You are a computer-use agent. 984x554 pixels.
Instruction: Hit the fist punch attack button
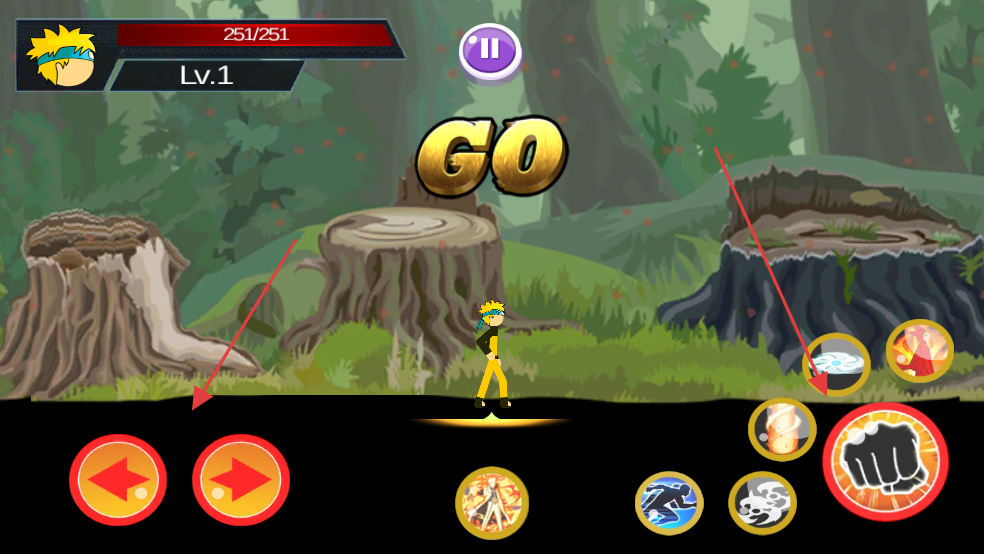point(885,462)
